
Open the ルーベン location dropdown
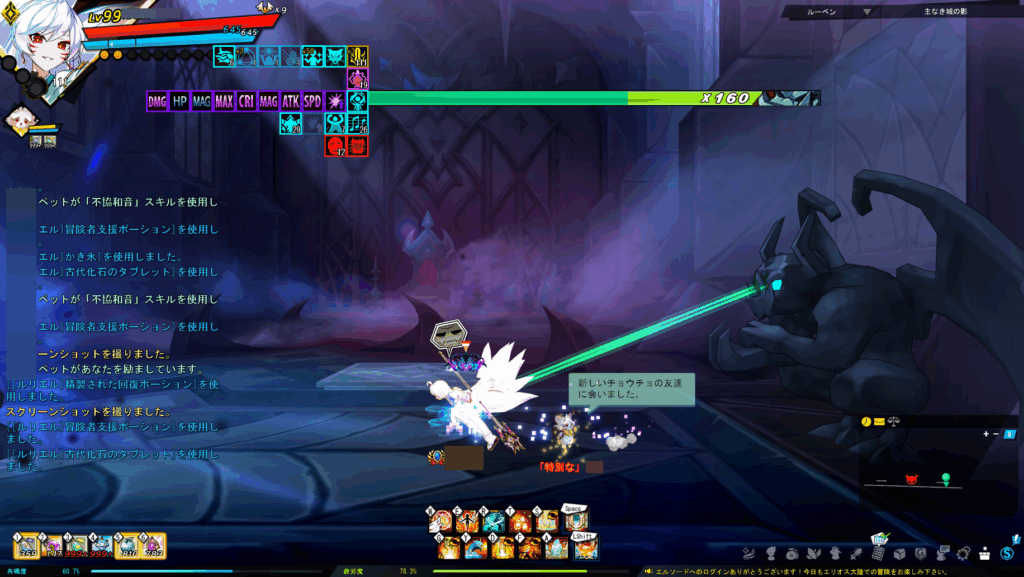click(x=866, y=12)
